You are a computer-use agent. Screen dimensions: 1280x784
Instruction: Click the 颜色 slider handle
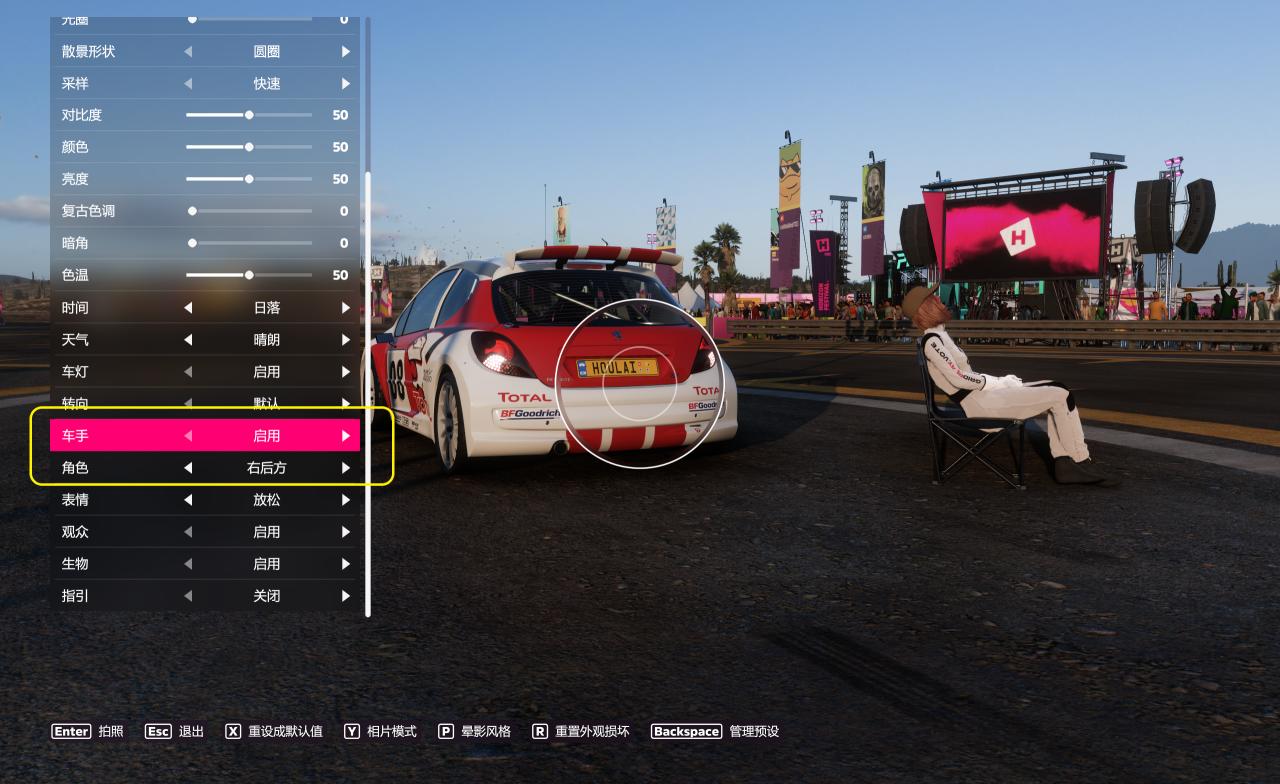coord(249,147)
